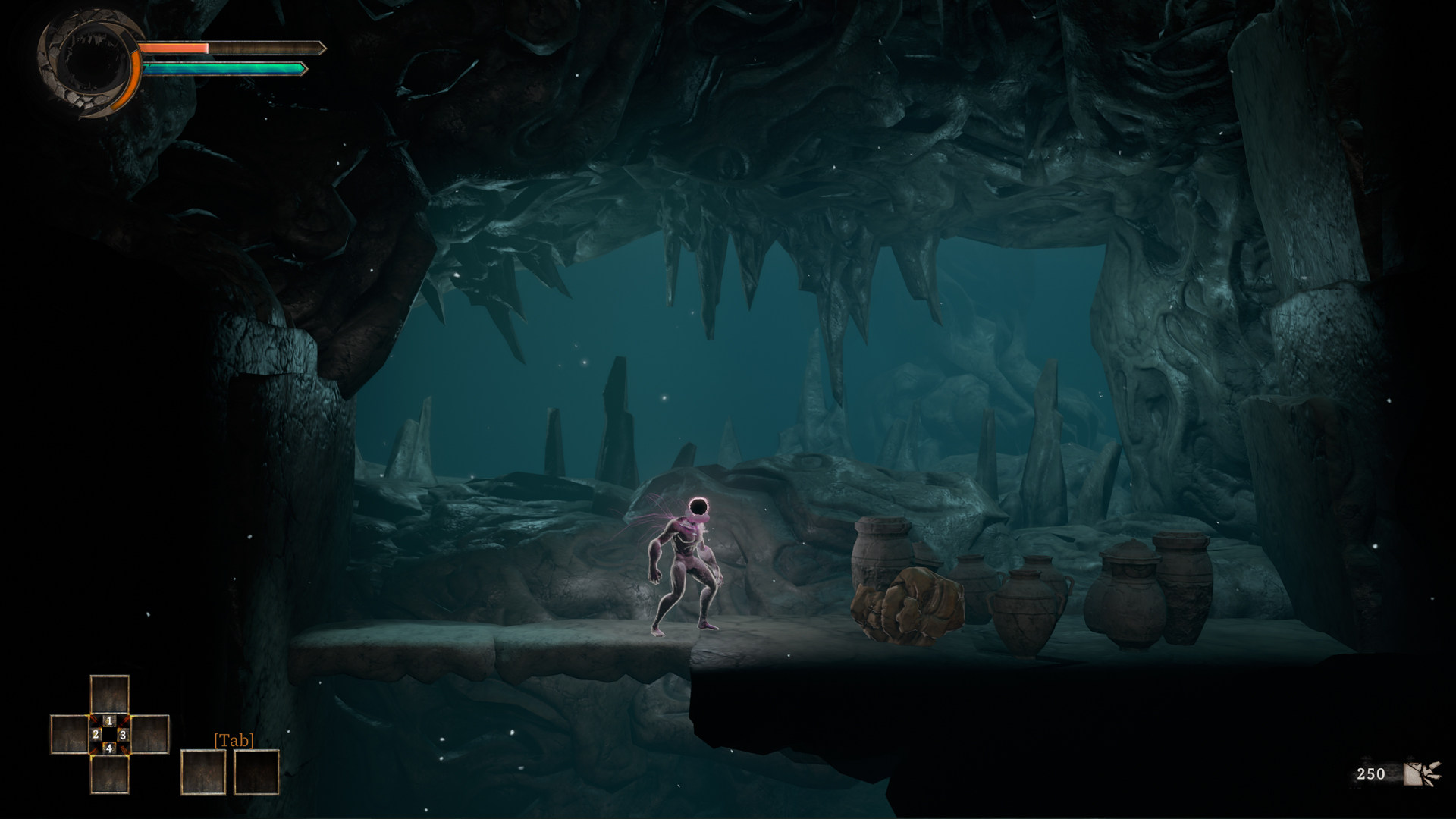Click the circular character emblem
The image size is (1456, 819).
point(89,65)
